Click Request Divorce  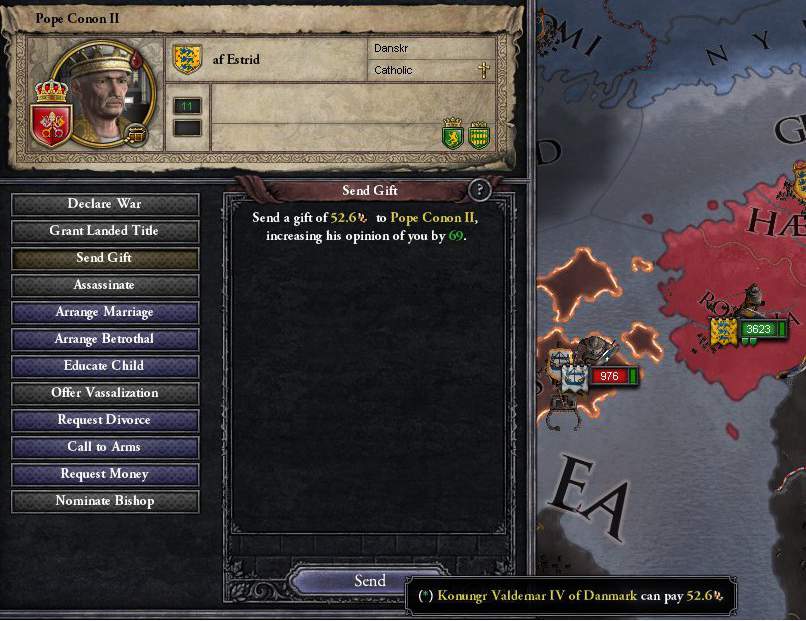(105, 420)
